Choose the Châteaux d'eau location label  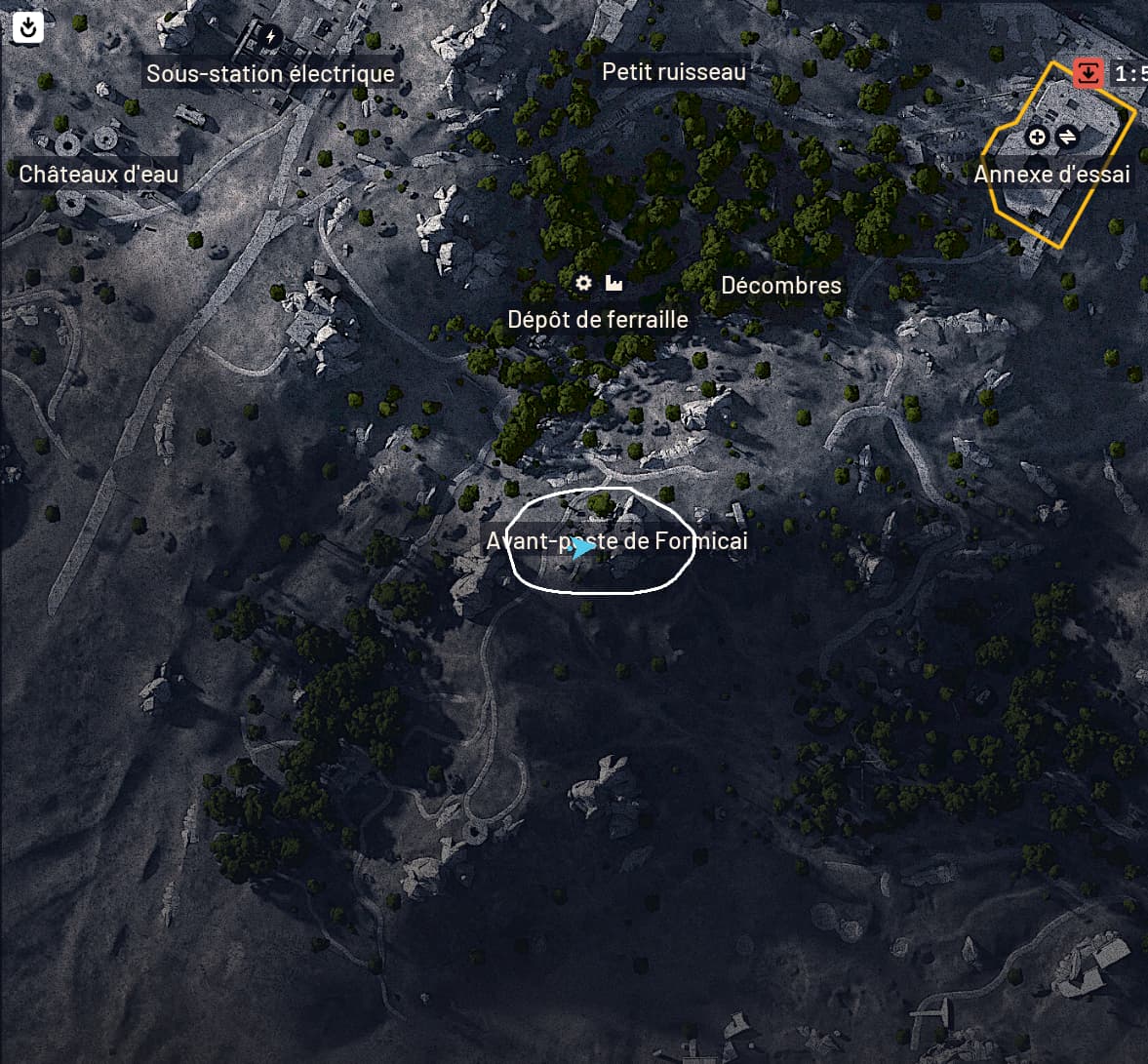[x=99, y=175]
